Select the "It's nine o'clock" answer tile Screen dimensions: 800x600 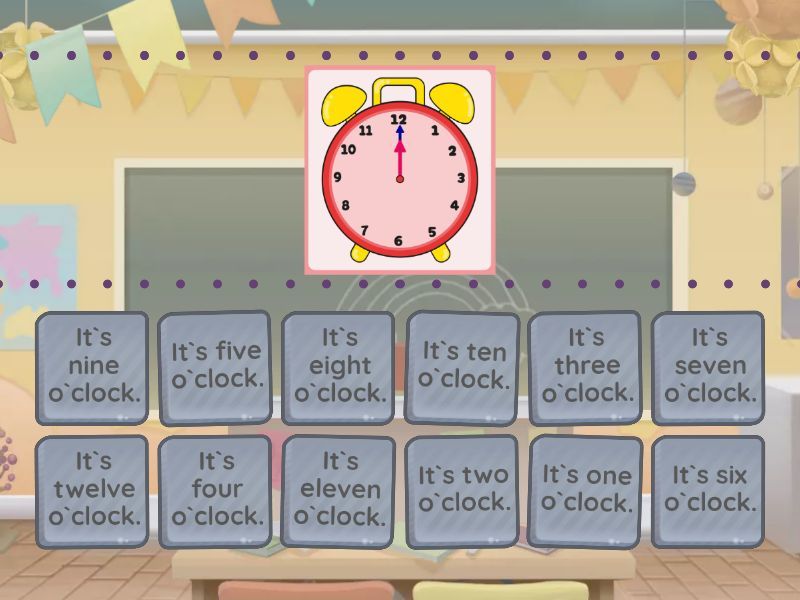pos(92,367)
